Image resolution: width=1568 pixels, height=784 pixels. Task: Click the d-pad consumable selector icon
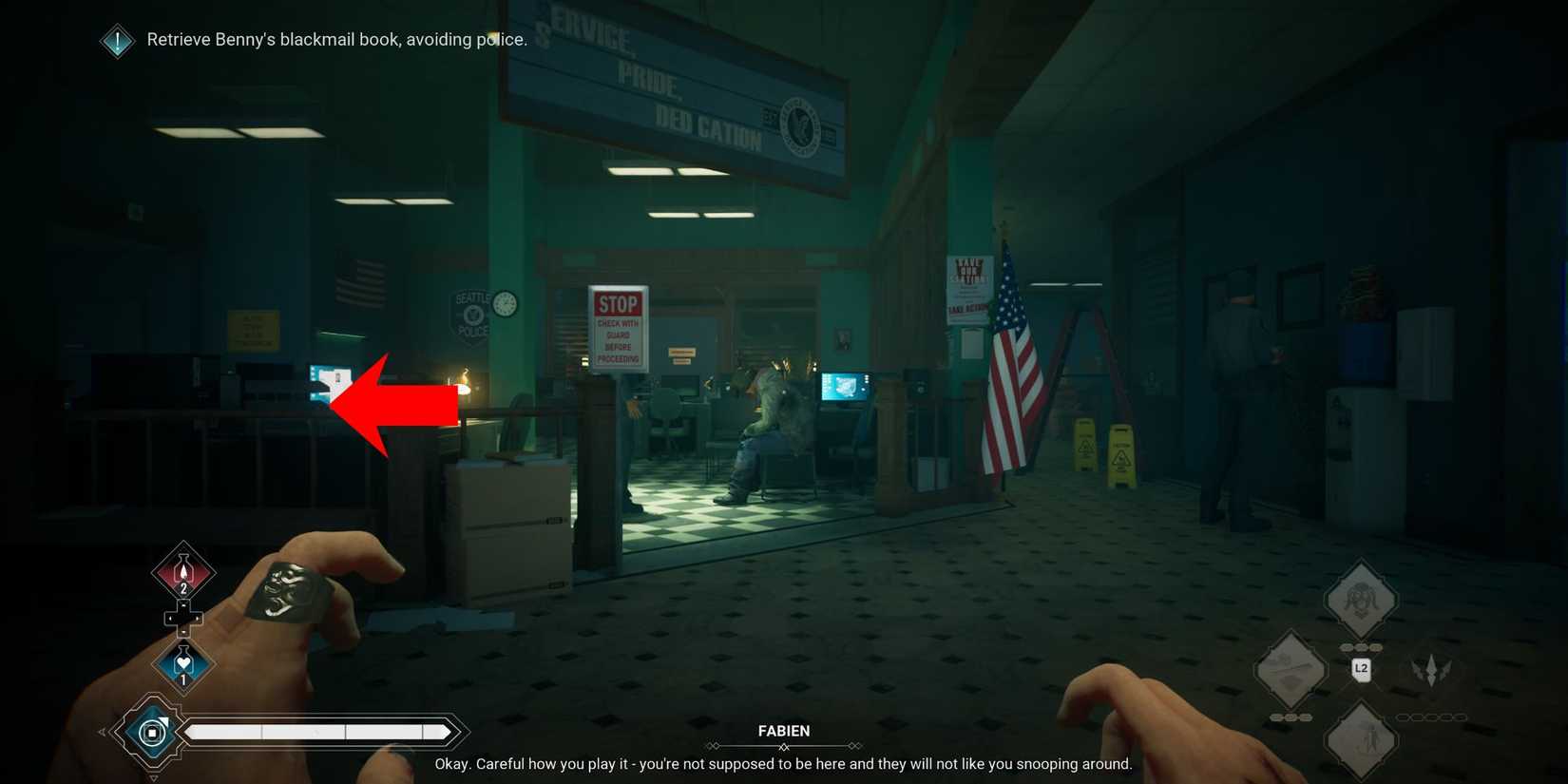(184, 619)
